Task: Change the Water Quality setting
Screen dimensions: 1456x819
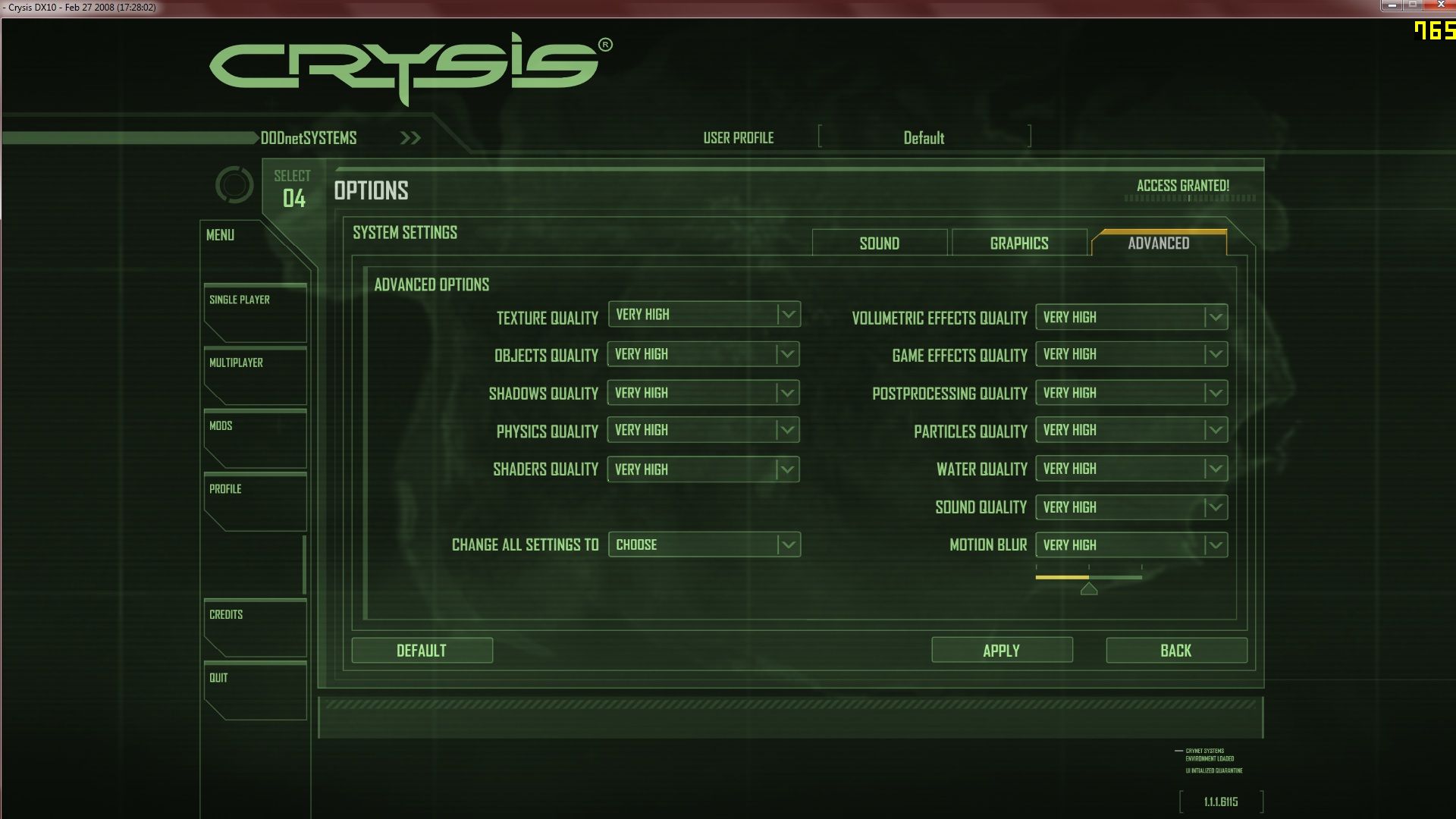Action: (x=1131, y=469)
